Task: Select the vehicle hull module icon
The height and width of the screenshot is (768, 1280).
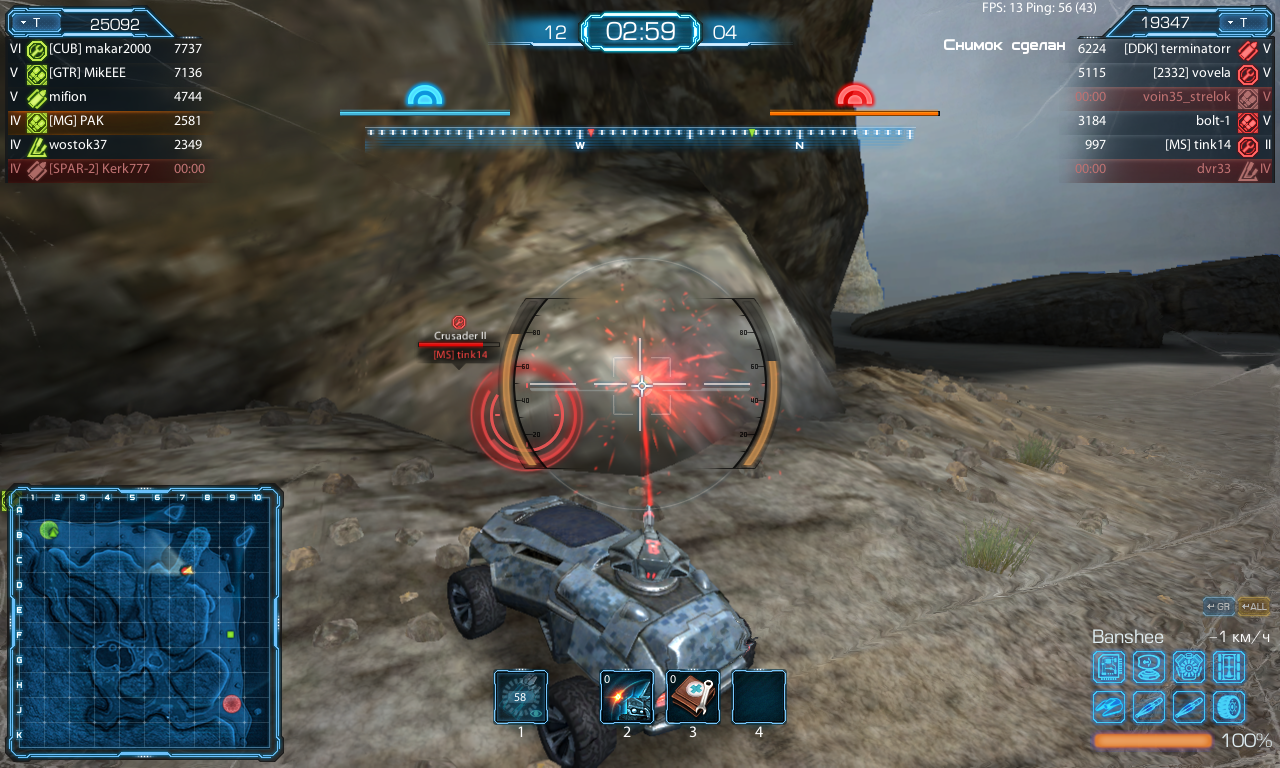Action: point(1109,706)
